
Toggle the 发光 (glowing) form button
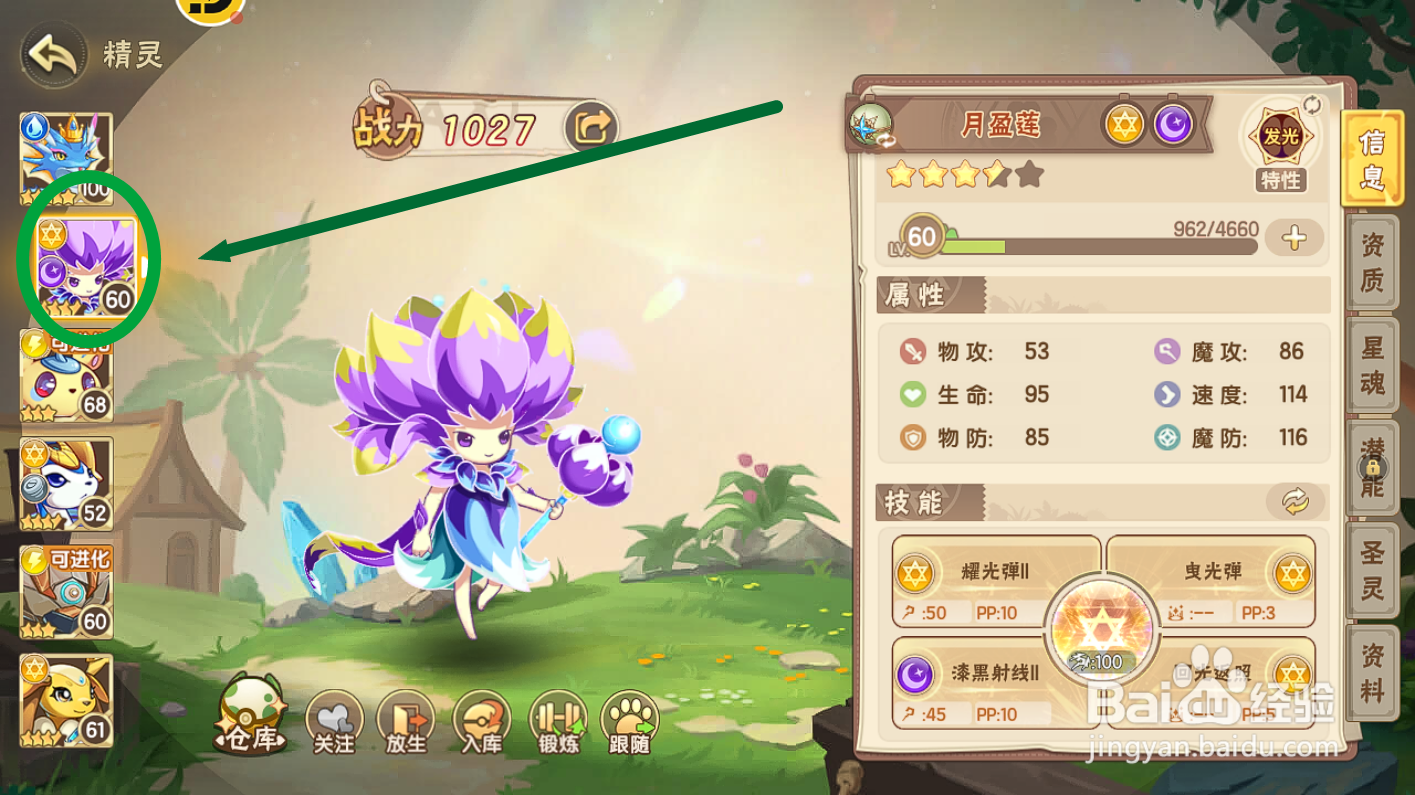click(x=1282, y=138)
